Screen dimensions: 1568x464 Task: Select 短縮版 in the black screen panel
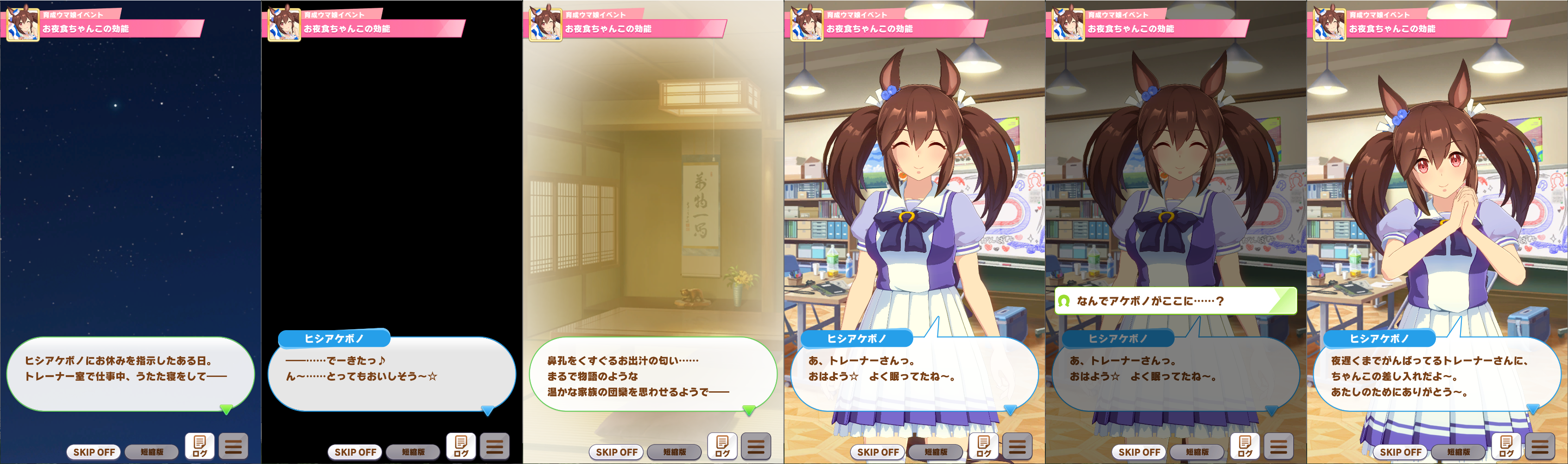(x=413, y=452)
